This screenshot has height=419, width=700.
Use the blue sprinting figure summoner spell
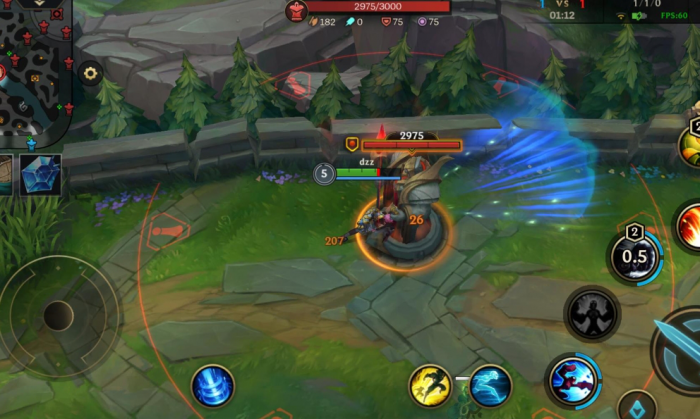coord(491,385)
